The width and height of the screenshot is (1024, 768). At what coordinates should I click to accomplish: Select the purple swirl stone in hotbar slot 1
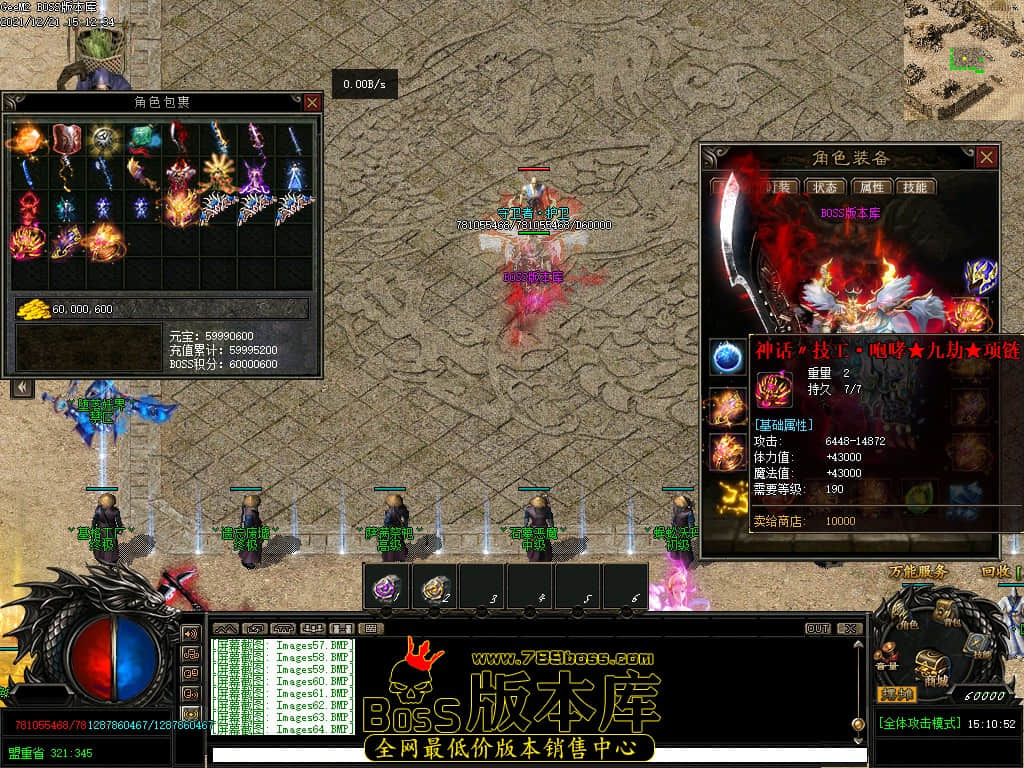point(387,587)
